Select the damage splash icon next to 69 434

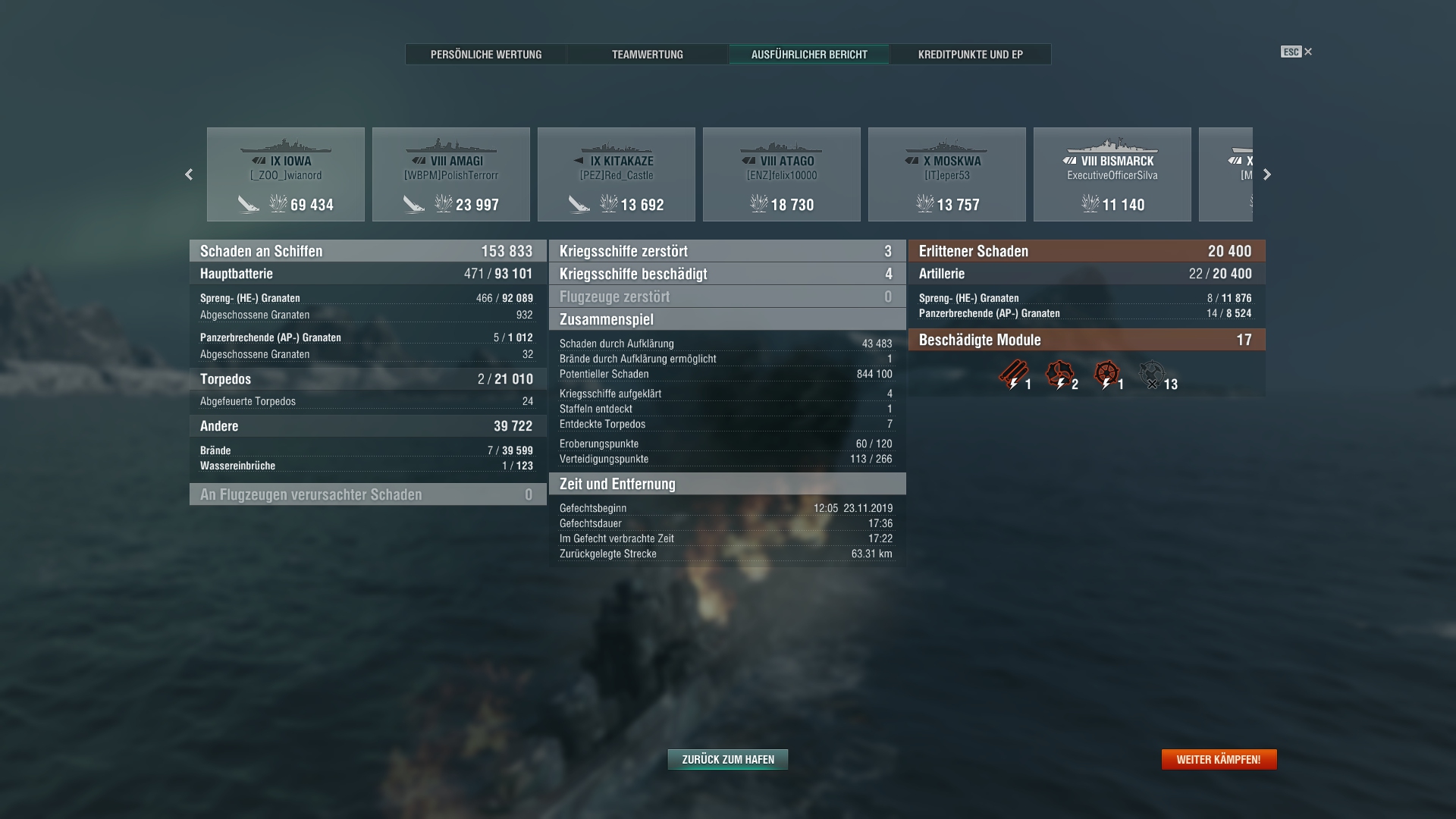point(279,203)
